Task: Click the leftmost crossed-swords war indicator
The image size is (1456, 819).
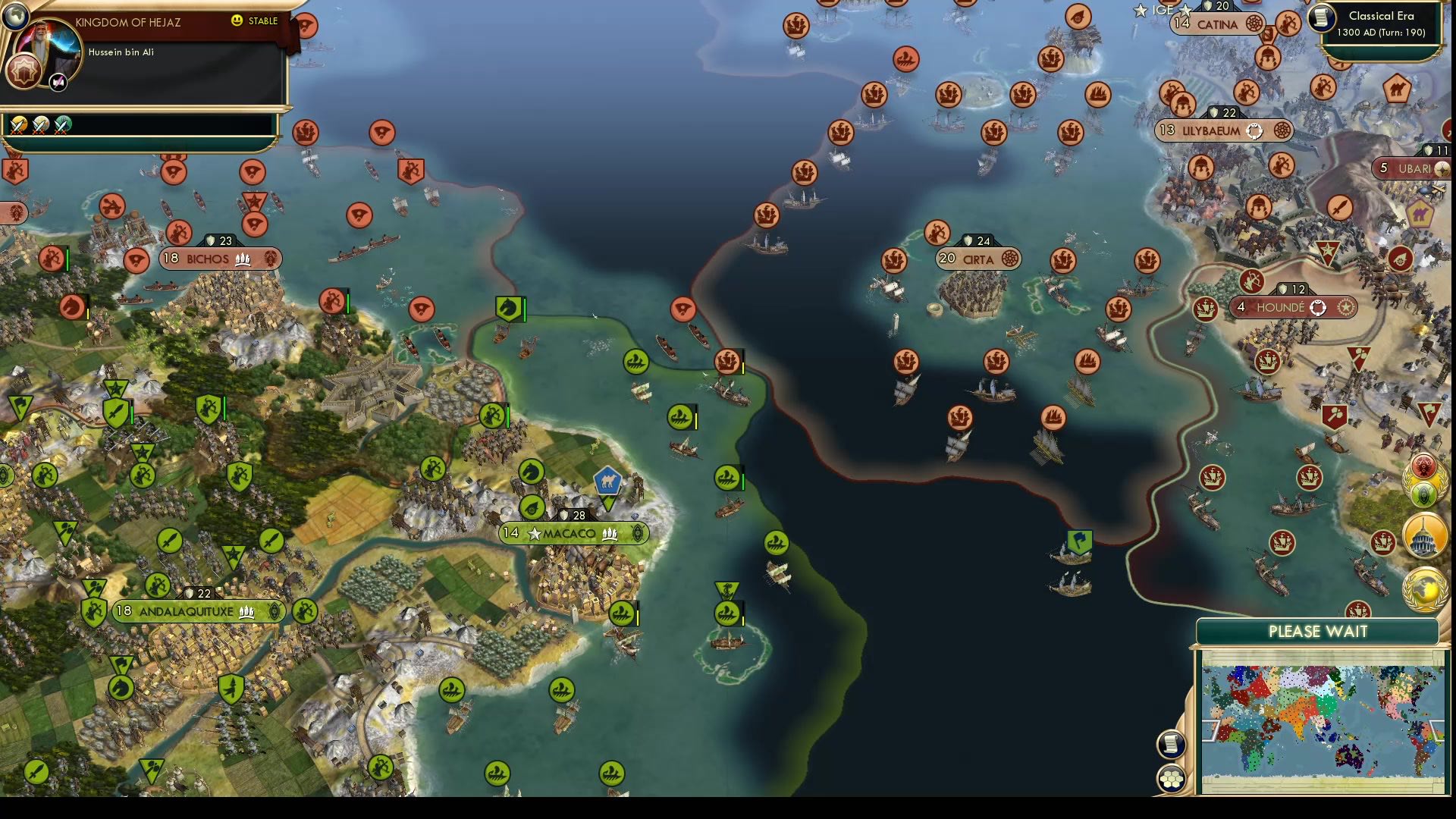Action: pos(19,127)
